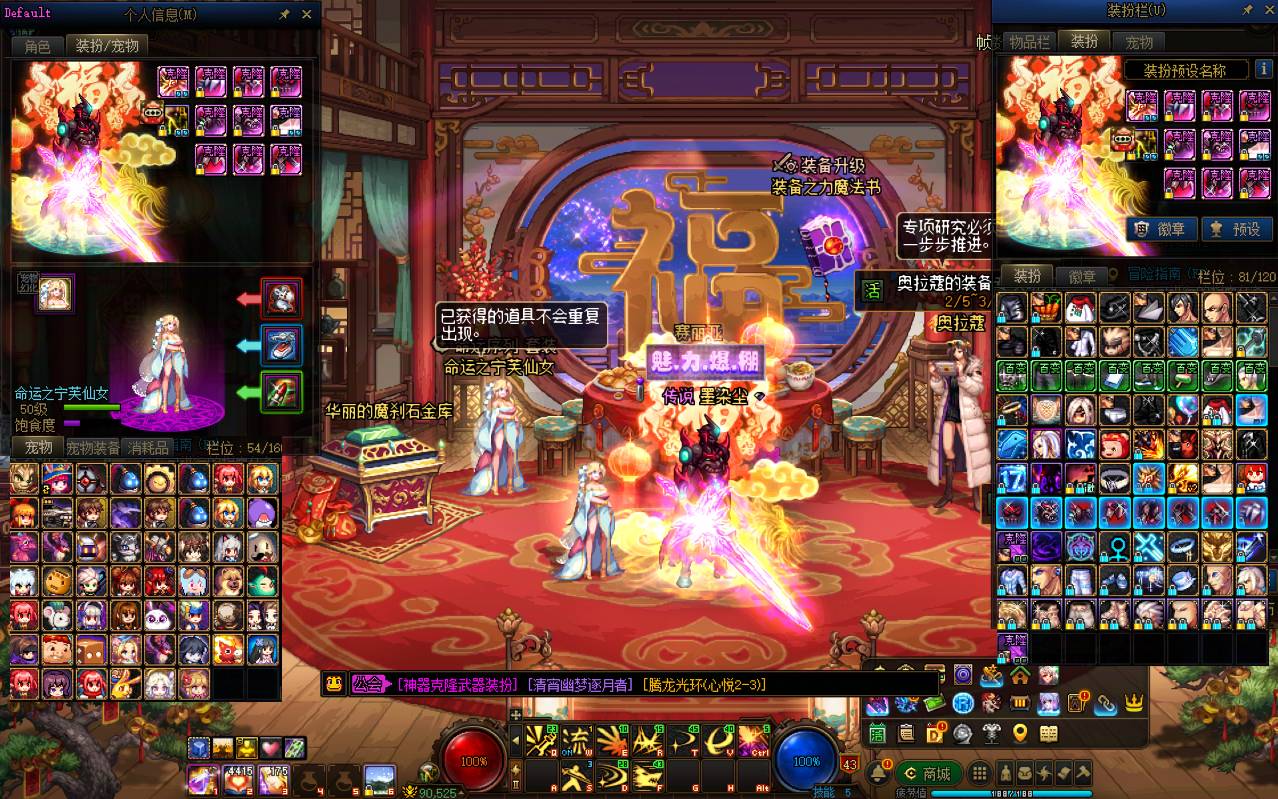Click the notification bell icon
This screenshot has width=1278, height=799.
tap(879, 772)
